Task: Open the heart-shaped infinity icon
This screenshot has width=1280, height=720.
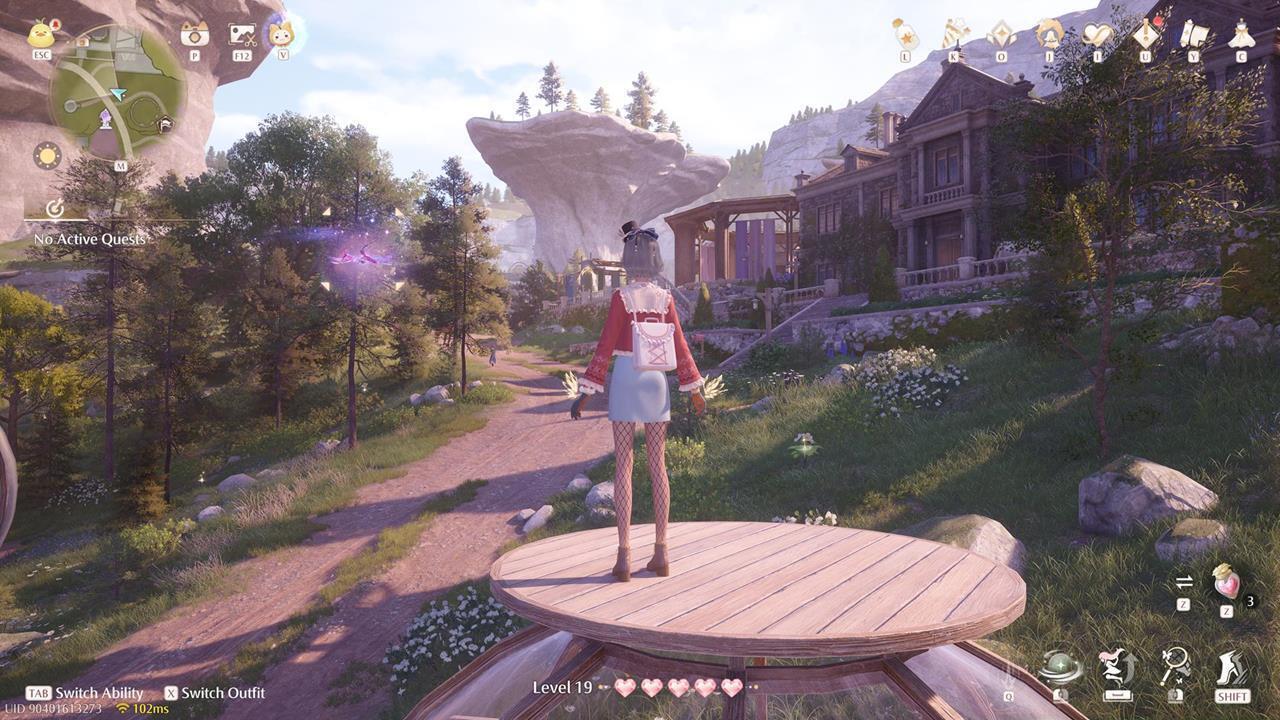Action: (x=1097, y=34)
